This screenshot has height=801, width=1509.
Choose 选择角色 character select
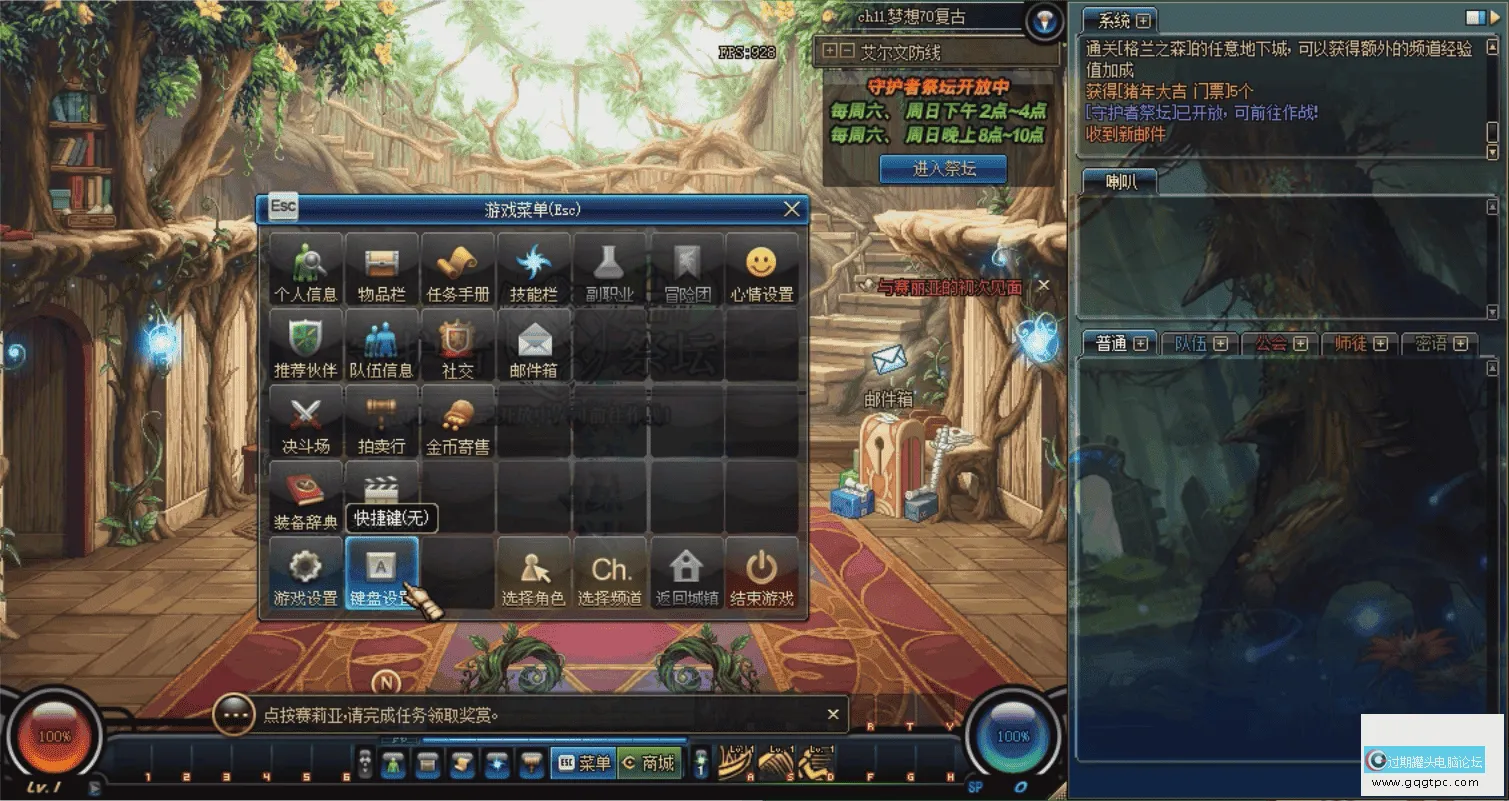[x=533, y=574]
